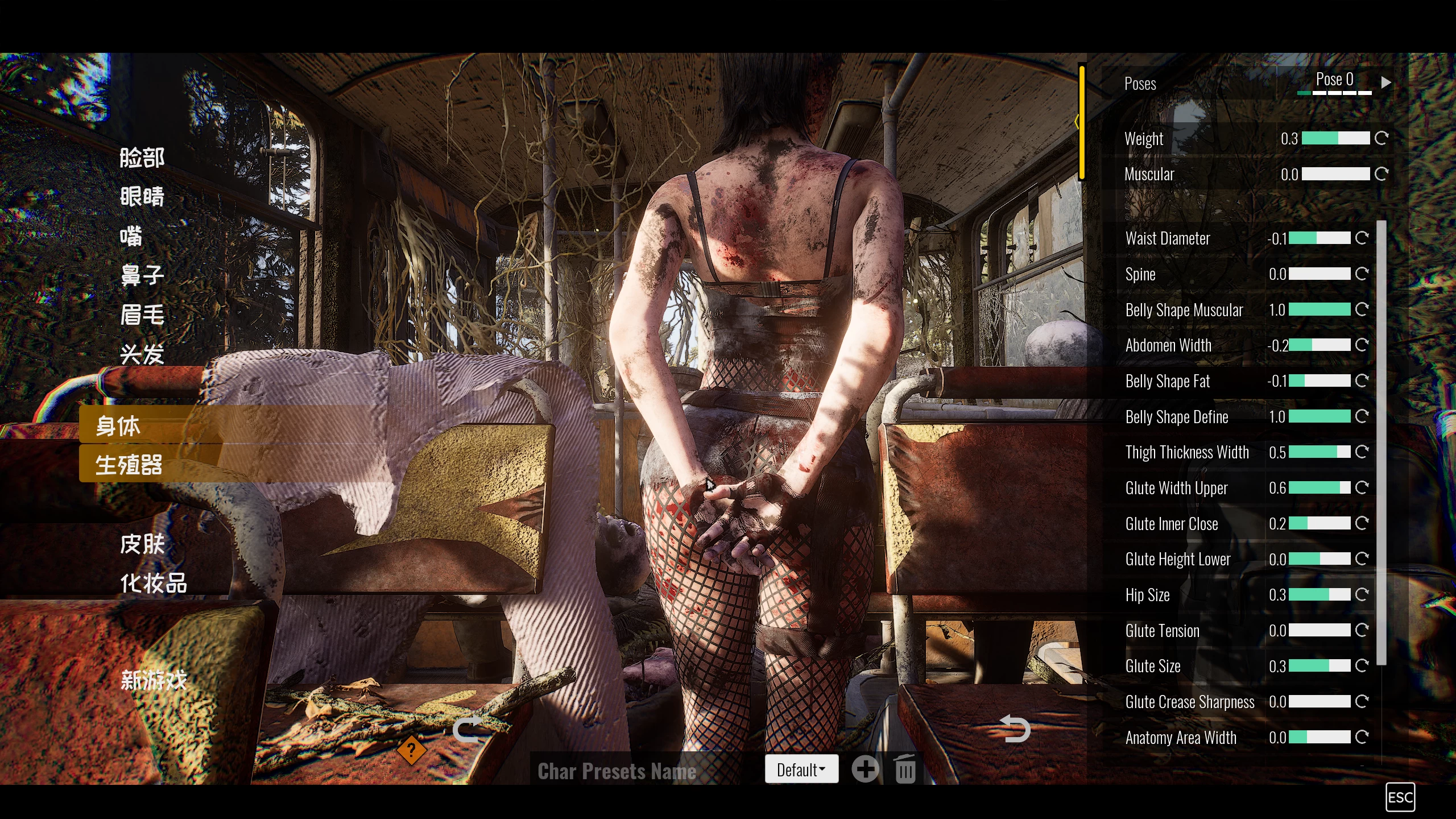Image resolution: width=1456 pixels, height=819 pixels.
Task: Change the Thigh Thickness Width slider
Action: pos(1319,452)
